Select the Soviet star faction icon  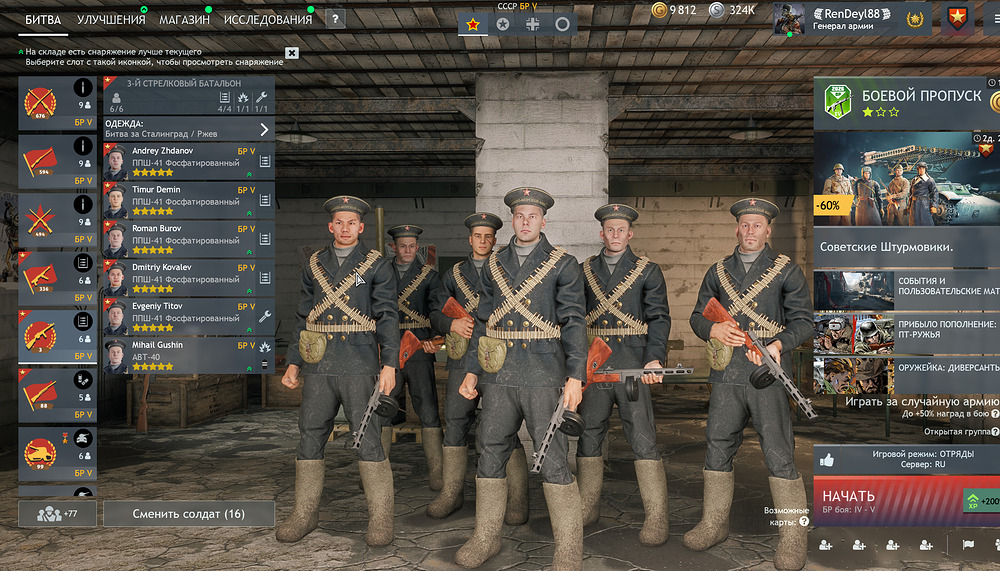(x=473, y=23)
